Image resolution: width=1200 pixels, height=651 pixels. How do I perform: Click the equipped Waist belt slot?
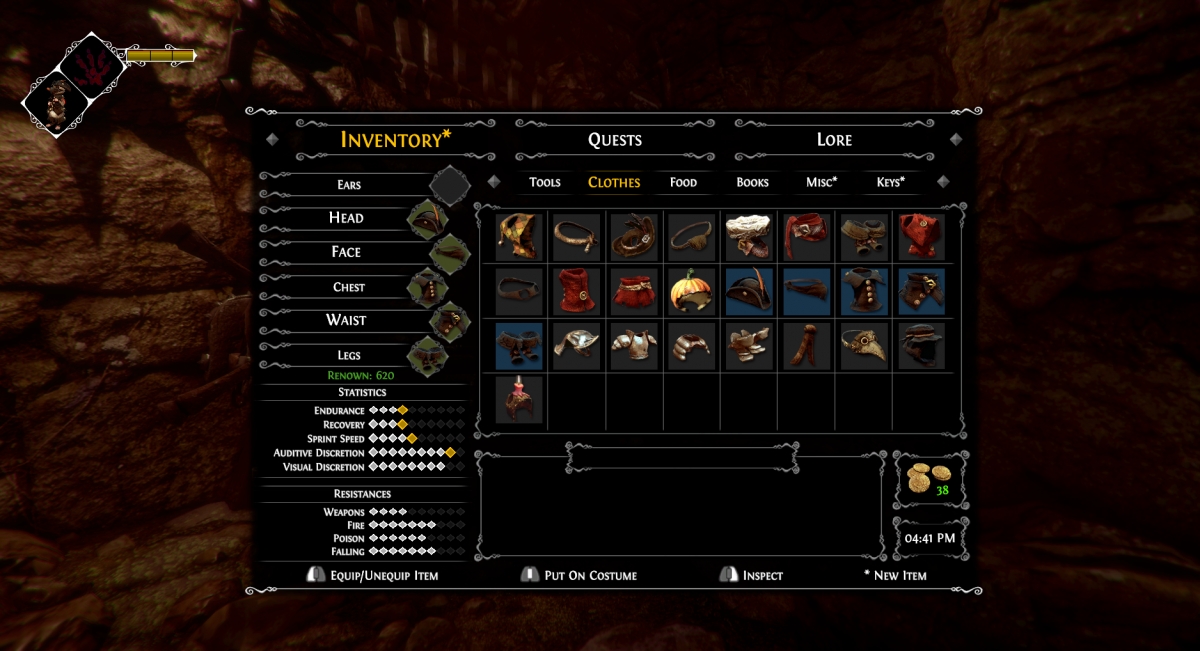click(x=449, y=321)
